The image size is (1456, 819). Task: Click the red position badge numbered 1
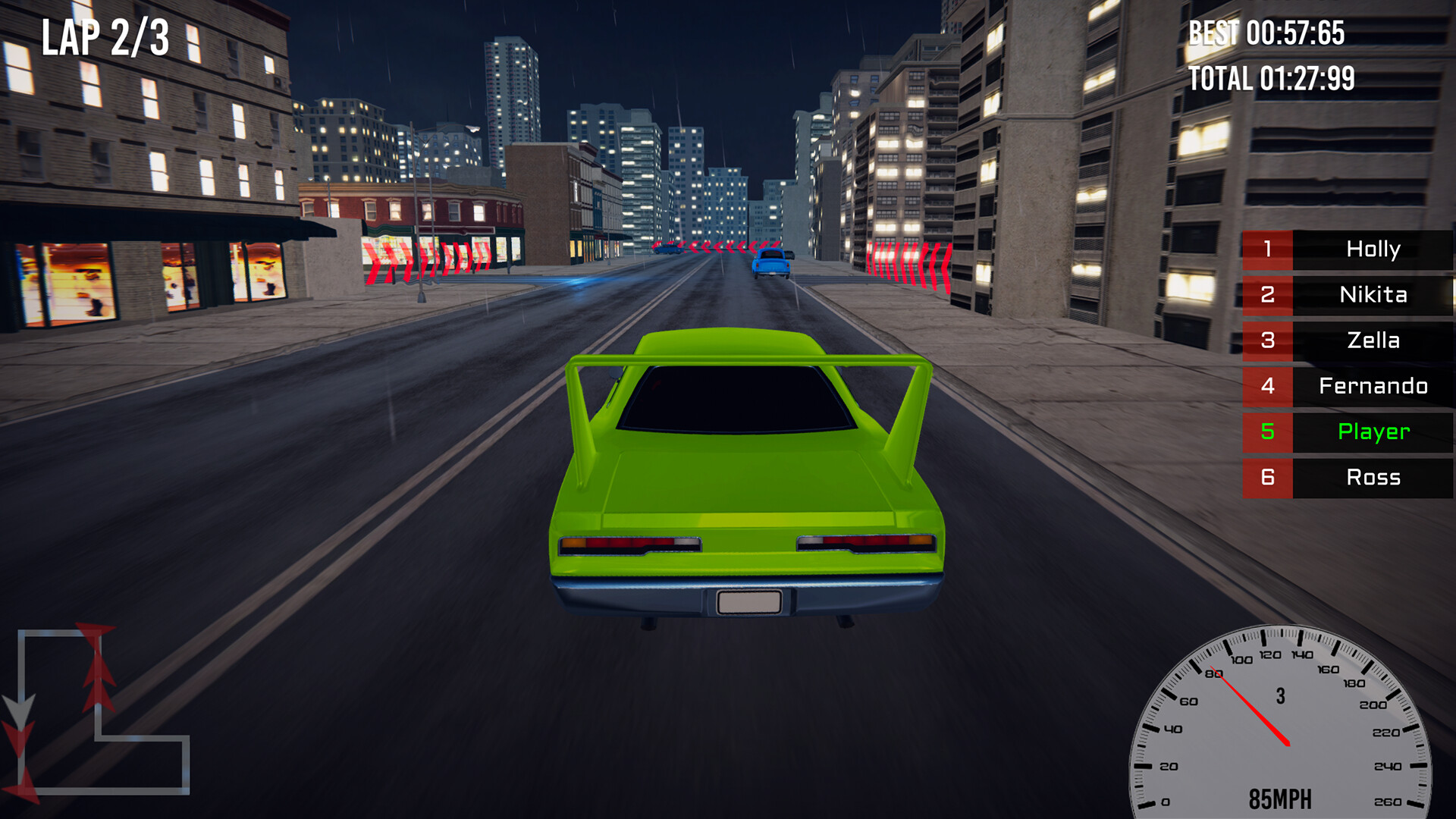1267,250
